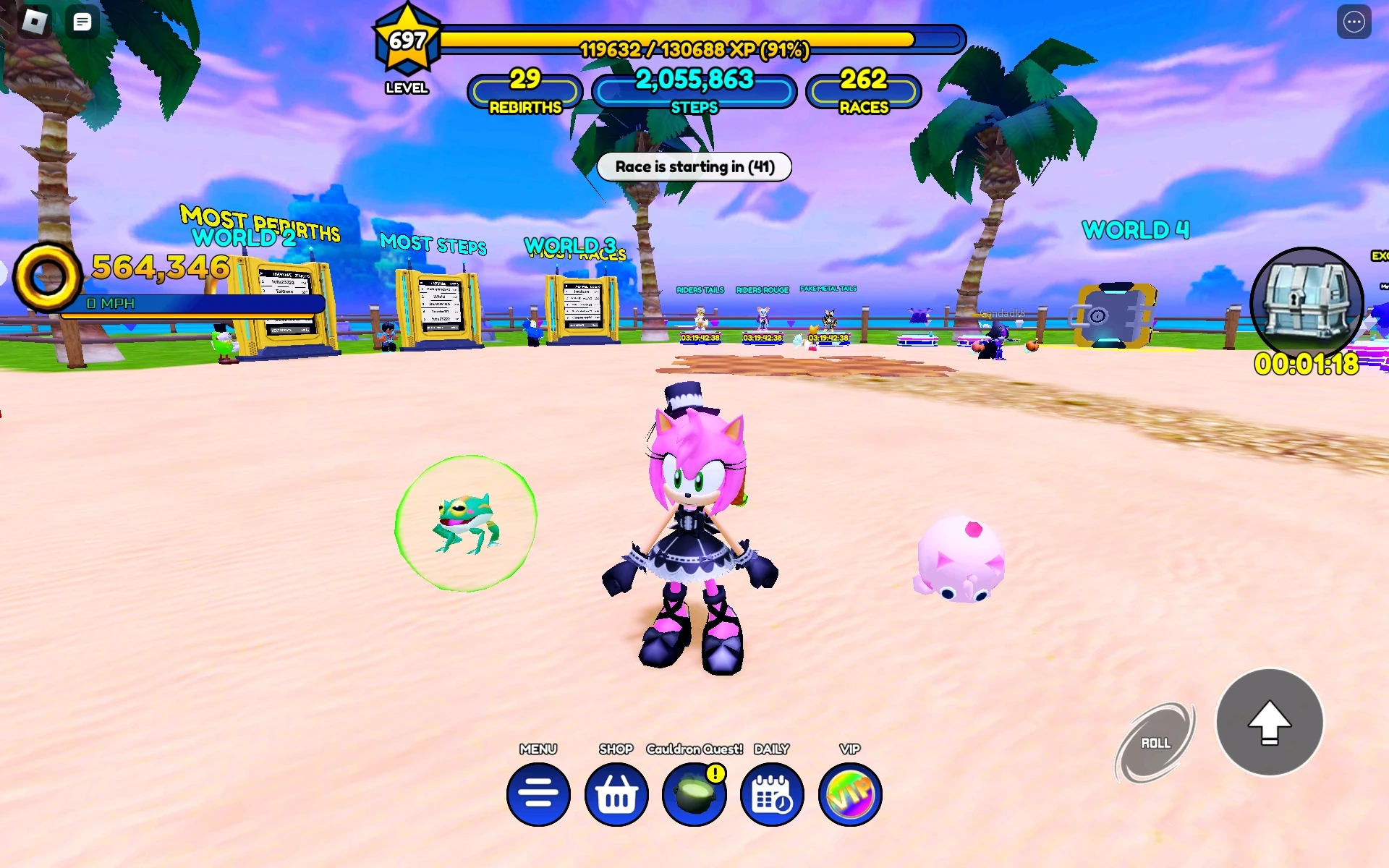Open the VIP pass menu

(849, 793)
